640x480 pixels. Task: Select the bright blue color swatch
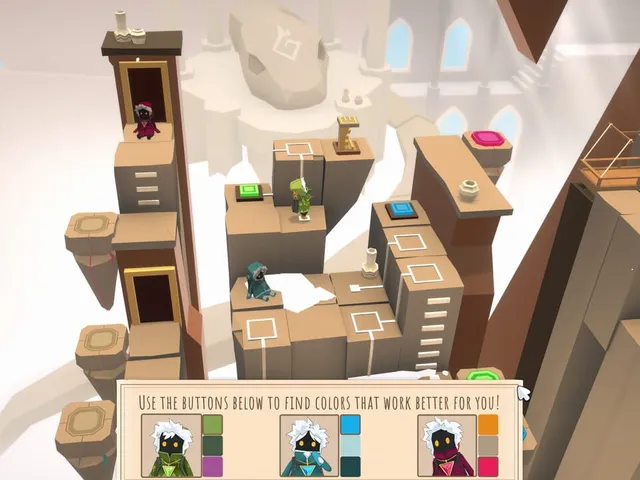350,424
